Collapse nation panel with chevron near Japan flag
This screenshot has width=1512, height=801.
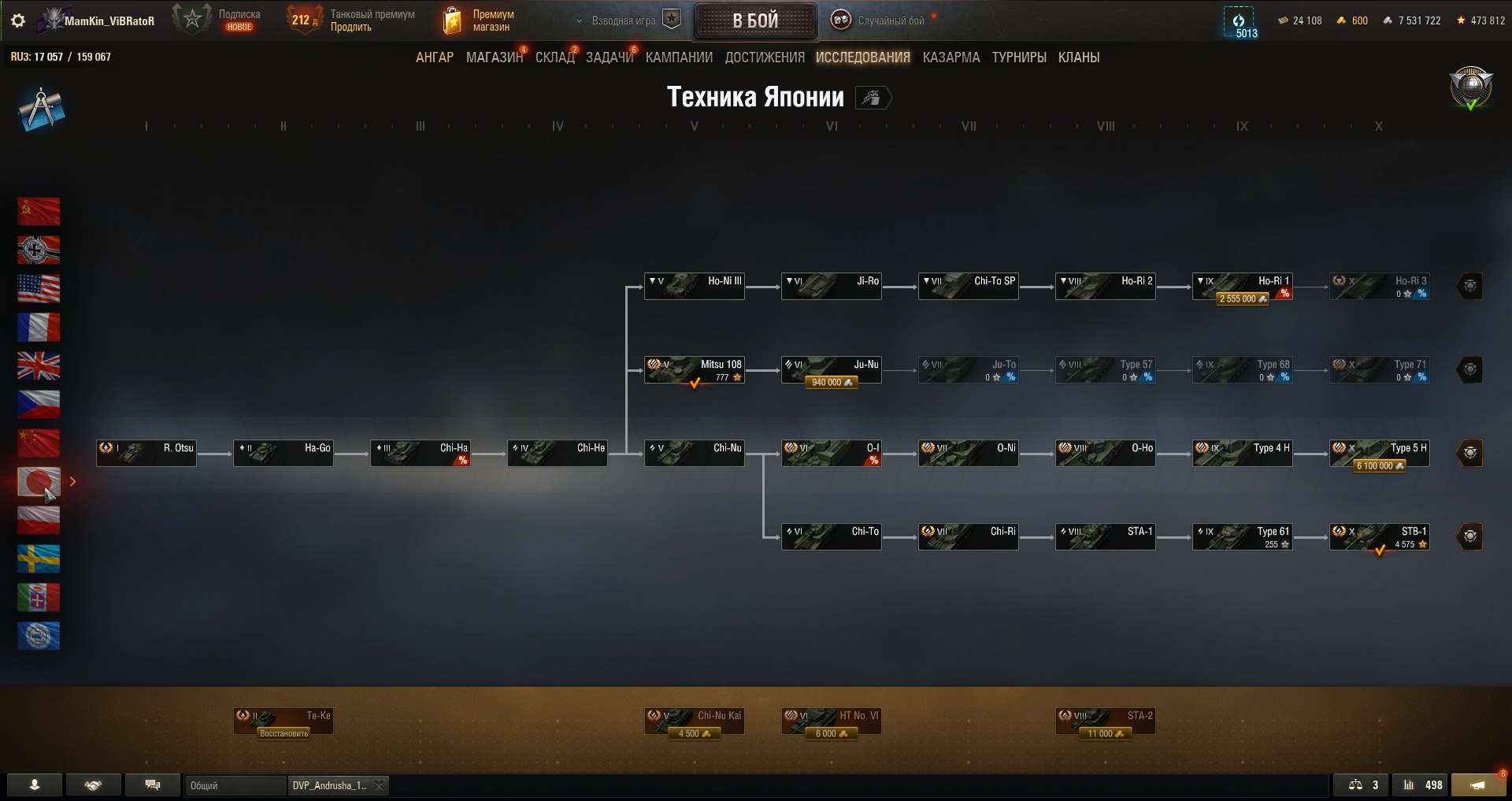[73, 482]
